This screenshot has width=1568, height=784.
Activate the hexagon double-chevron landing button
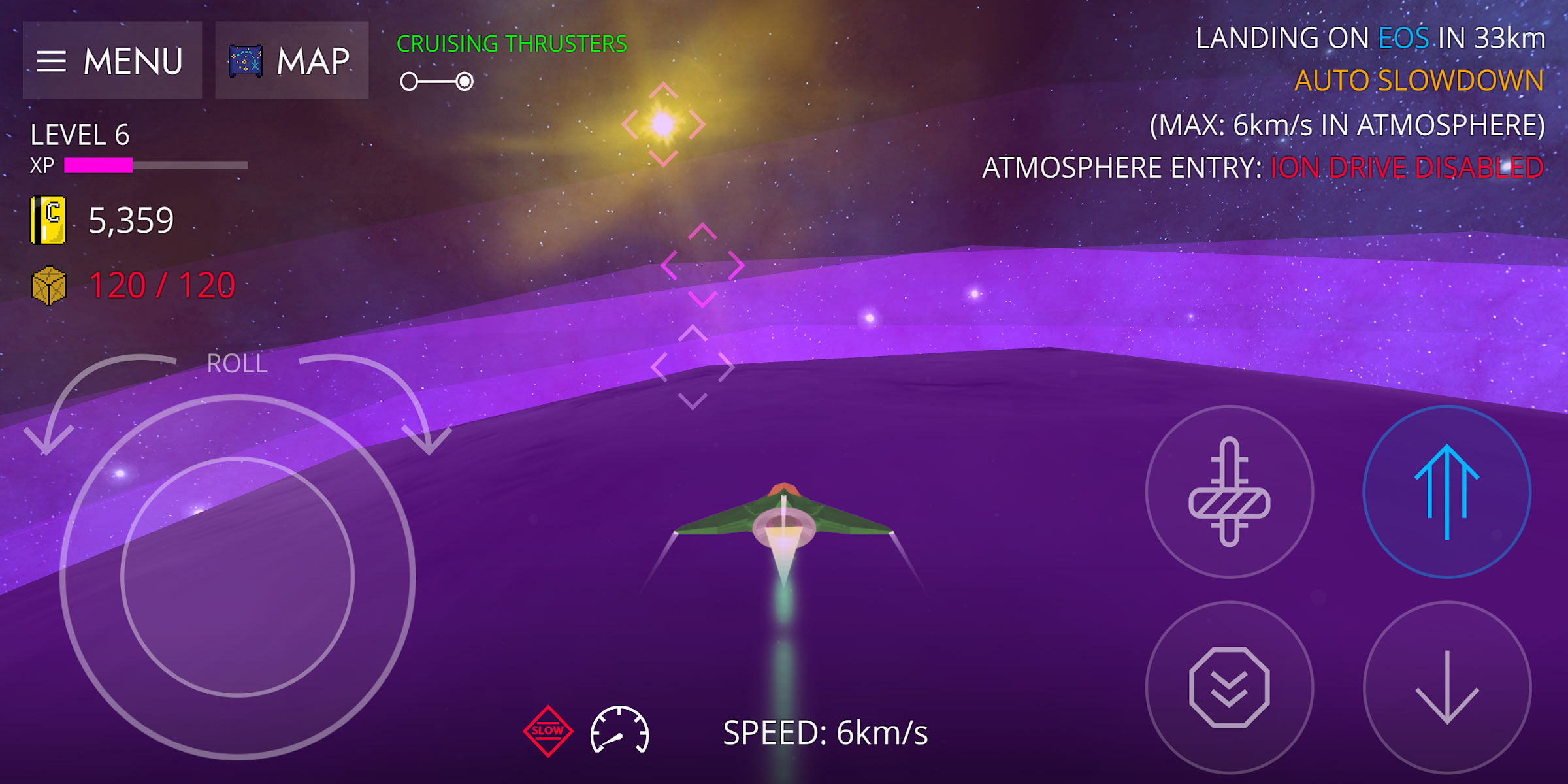tap(1229, 687)
